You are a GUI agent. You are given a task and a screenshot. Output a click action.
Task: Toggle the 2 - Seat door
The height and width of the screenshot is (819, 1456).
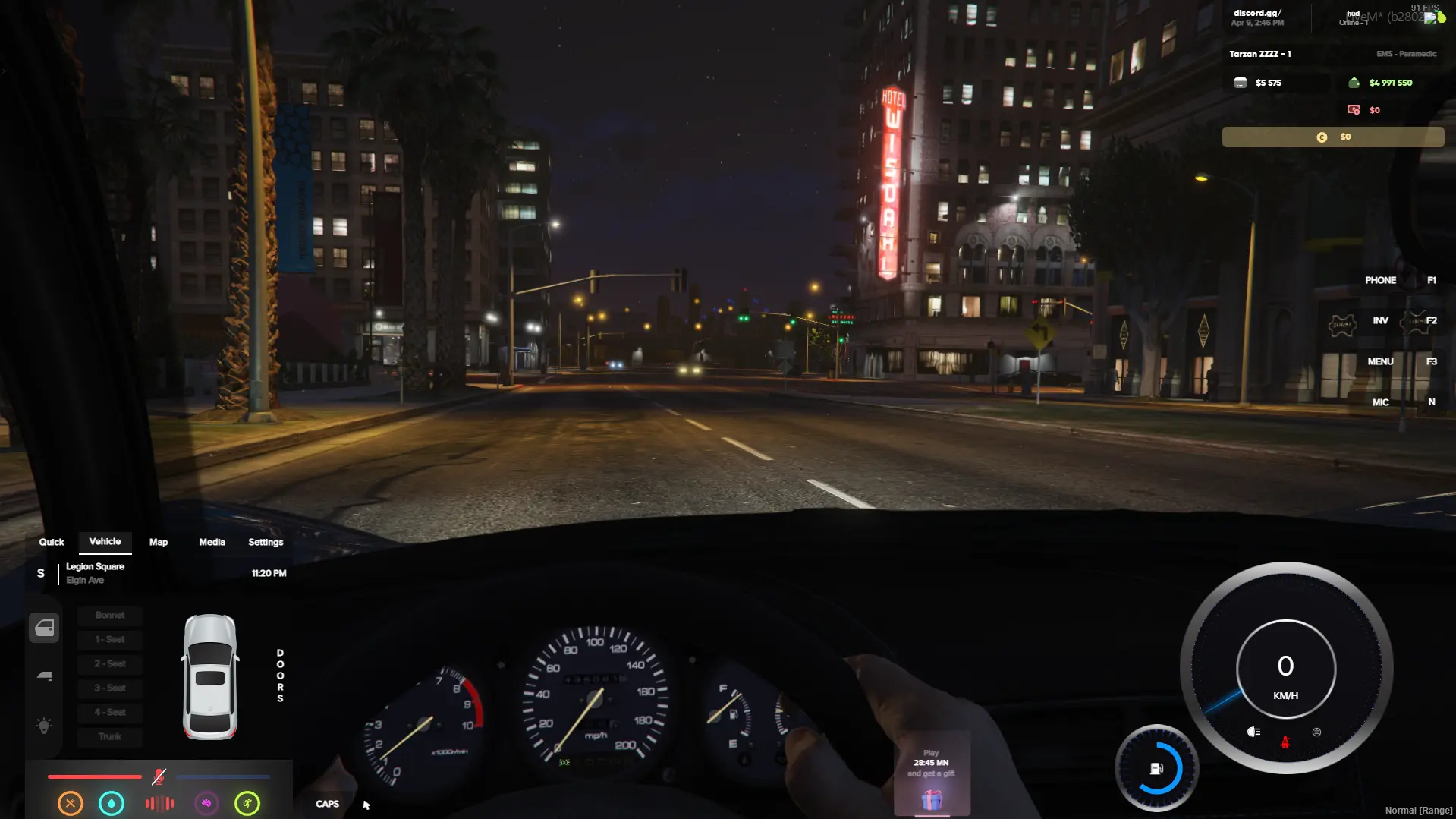coord(110,664)
